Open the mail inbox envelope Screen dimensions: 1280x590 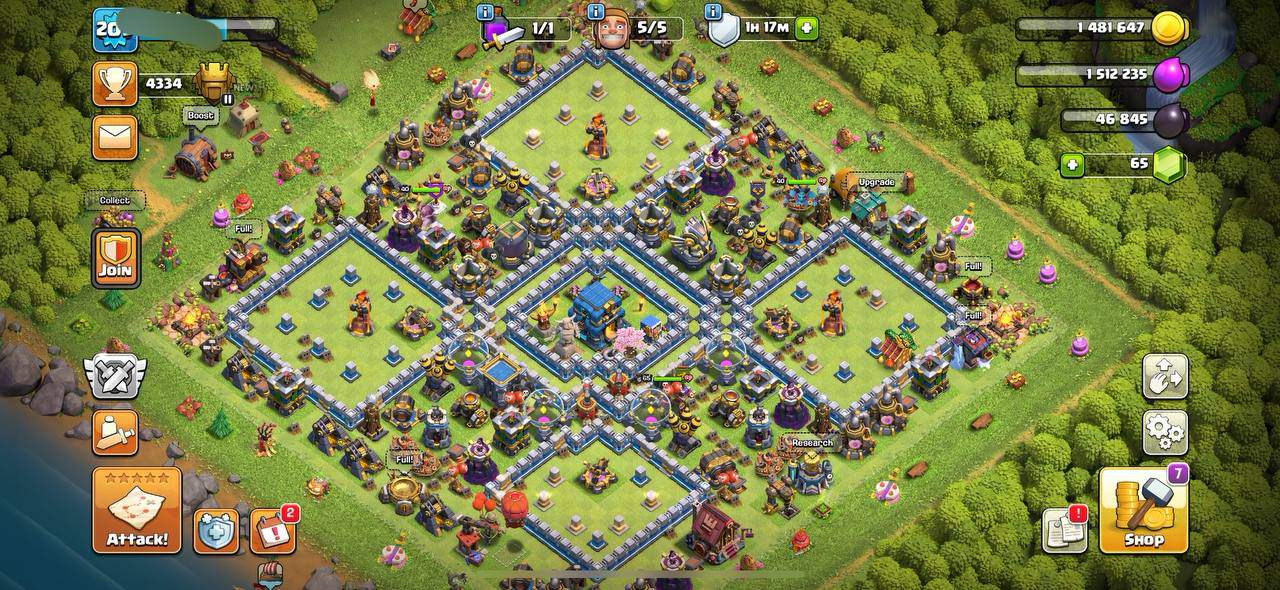[115, 137]
